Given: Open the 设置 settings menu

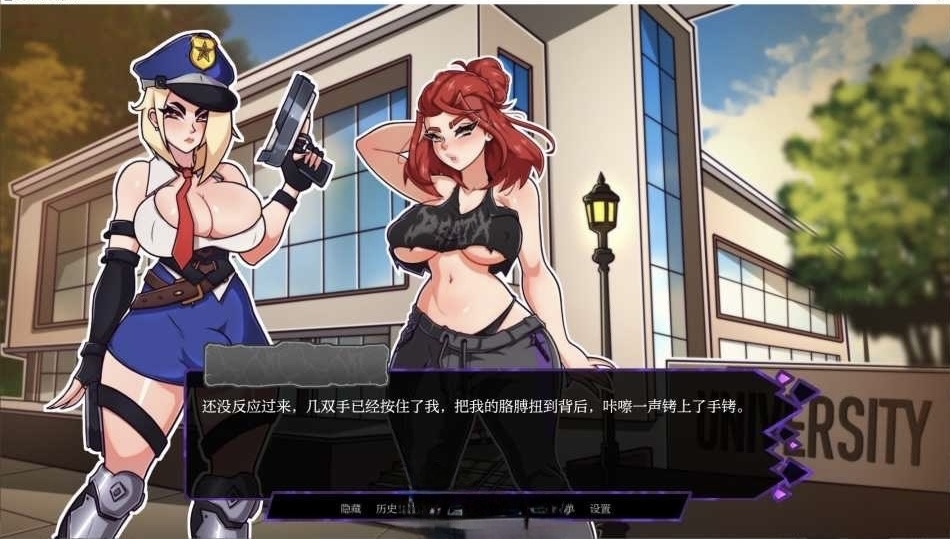Looking at the screenshot, I should 600,509.
